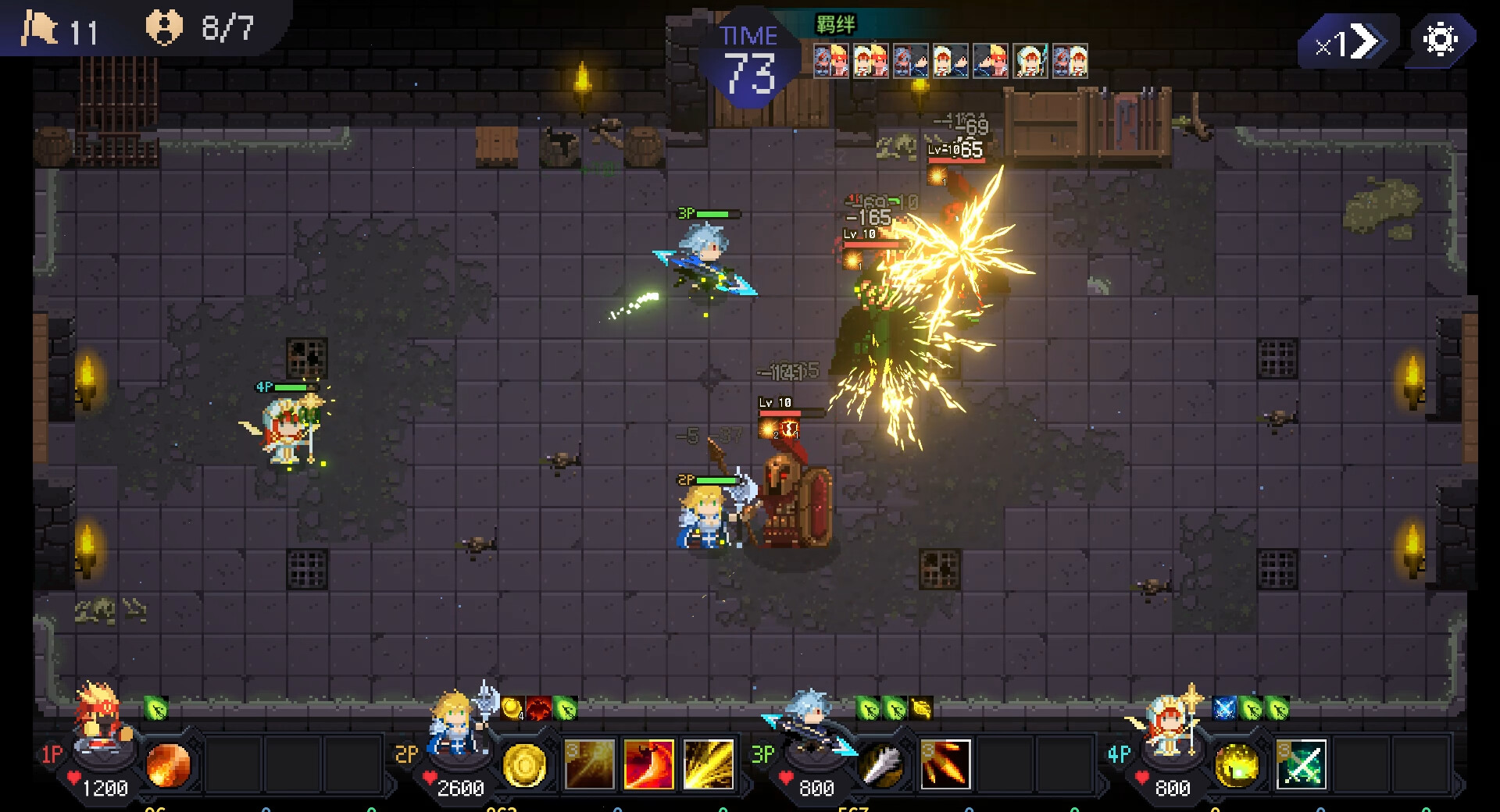
Task: Activate 3P's silver arrowhead skill
Action: [882, 764]
